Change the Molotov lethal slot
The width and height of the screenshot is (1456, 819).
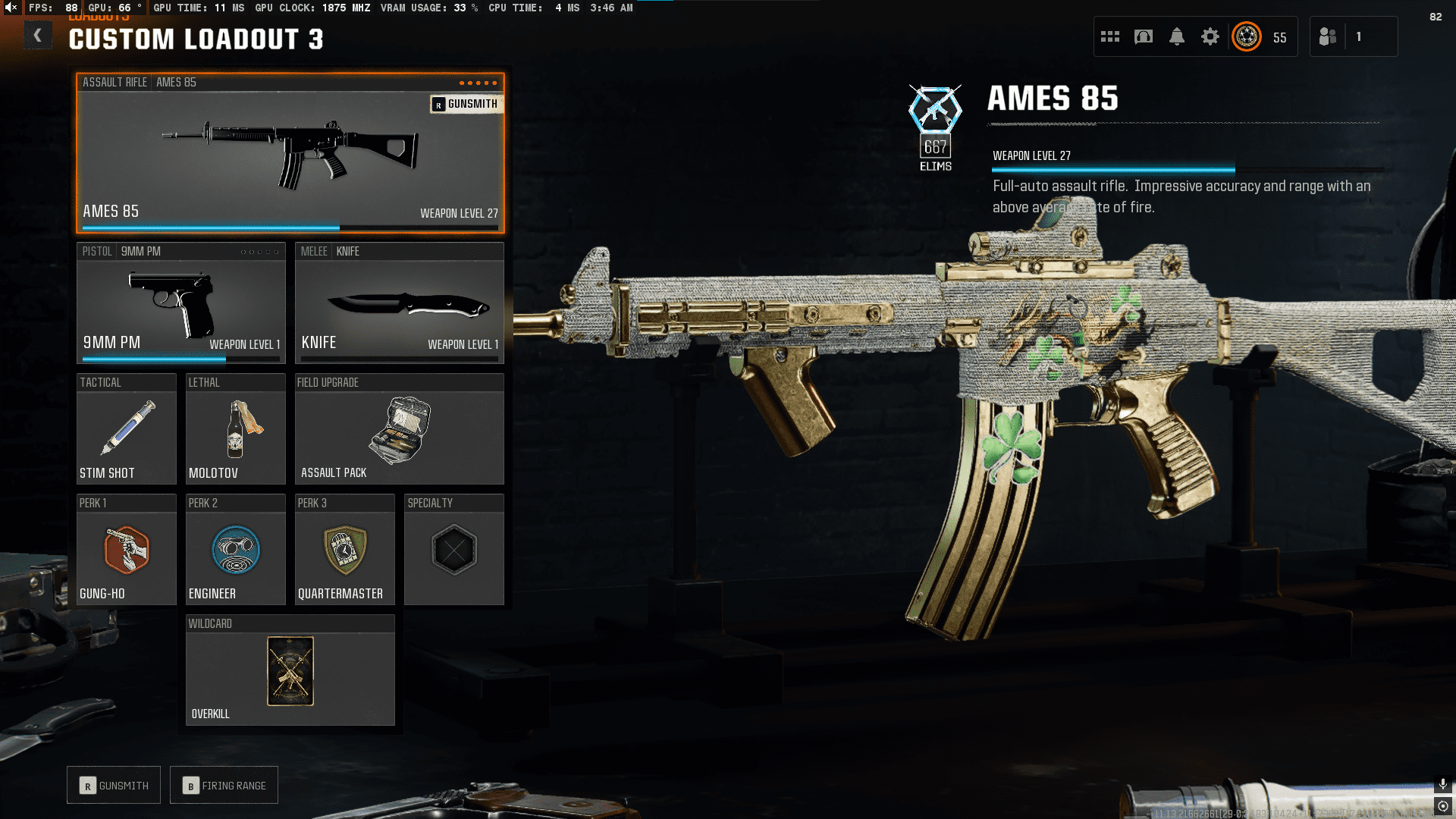(x=235, y=429)
